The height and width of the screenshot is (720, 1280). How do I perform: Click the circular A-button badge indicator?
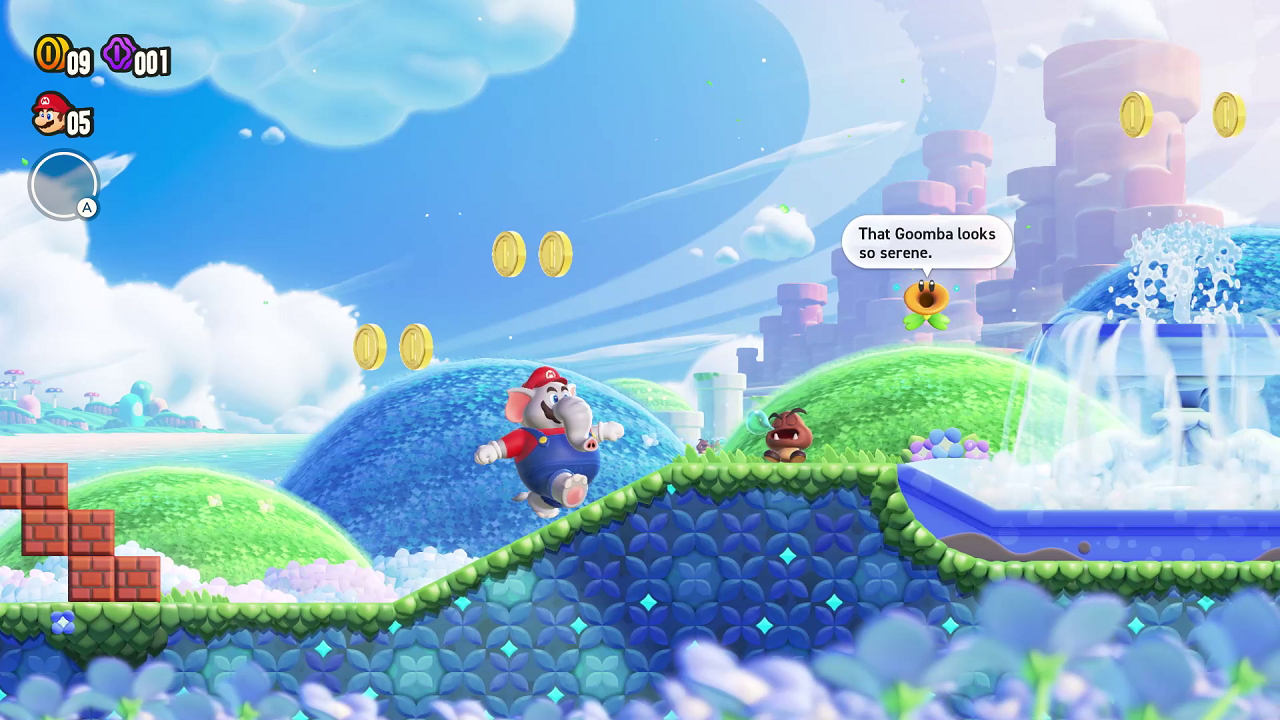(x=64, y=185)
